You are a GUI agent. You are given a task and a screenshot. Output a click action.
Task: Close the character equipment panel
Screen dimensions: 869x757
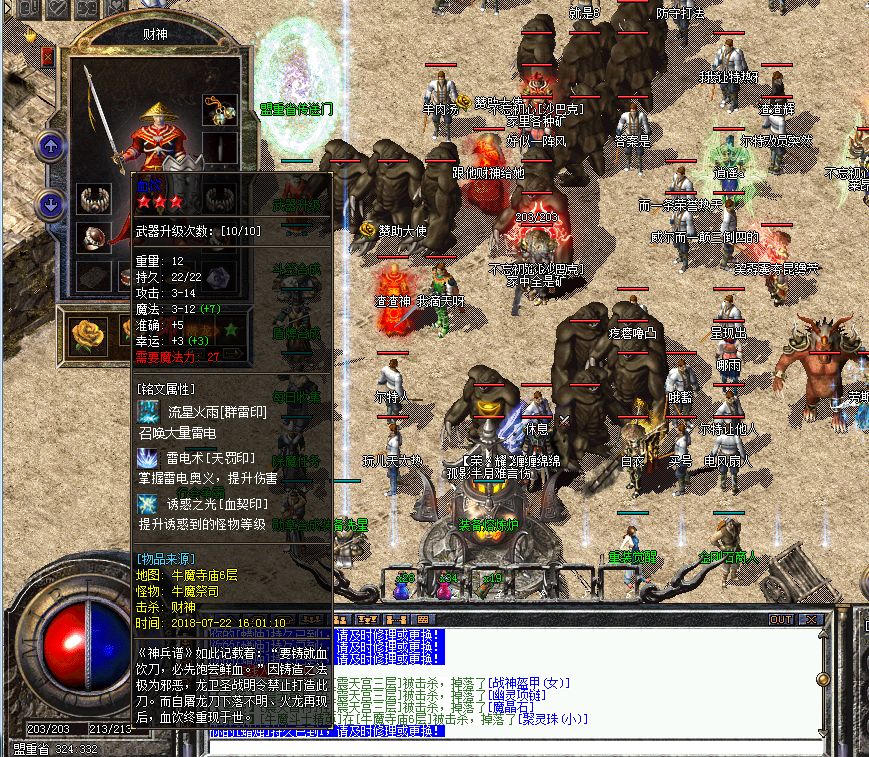click(48, 57)
